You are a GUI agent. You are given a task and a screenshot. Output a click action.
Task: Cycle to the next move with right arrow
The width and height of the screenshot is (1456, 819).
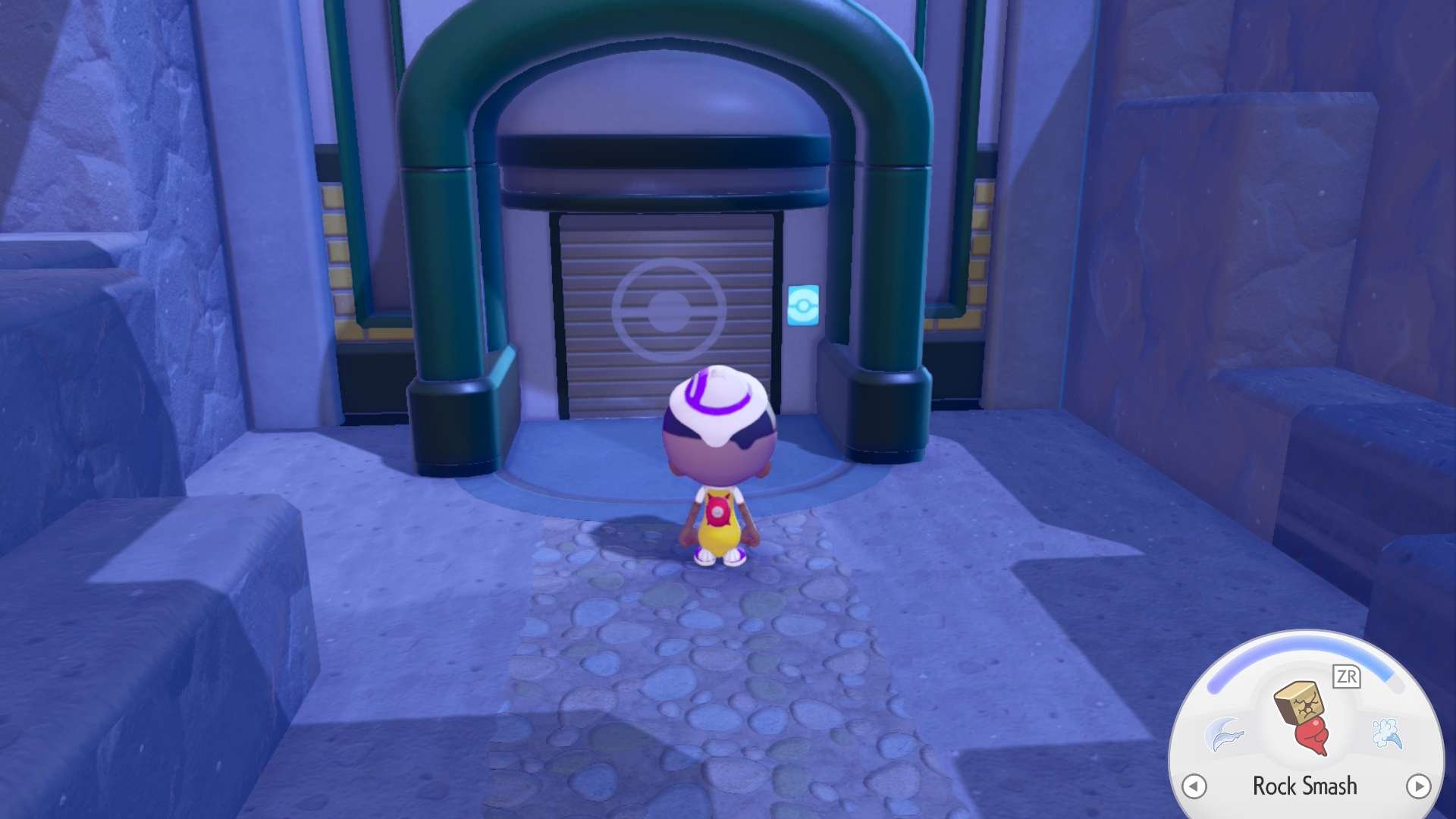point(1417,786)
